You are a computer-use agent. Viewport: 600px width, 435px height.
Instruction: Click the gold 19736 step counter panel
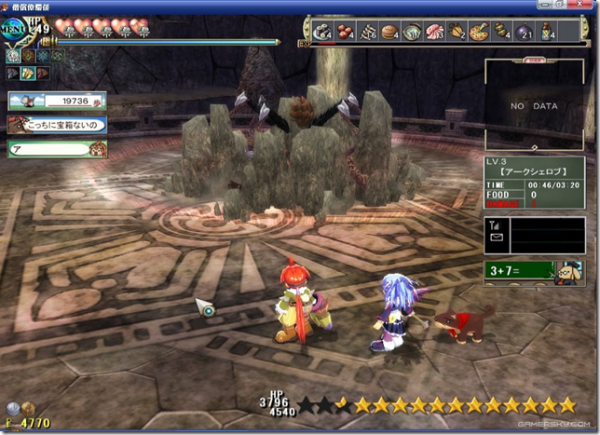pos(57,100)
